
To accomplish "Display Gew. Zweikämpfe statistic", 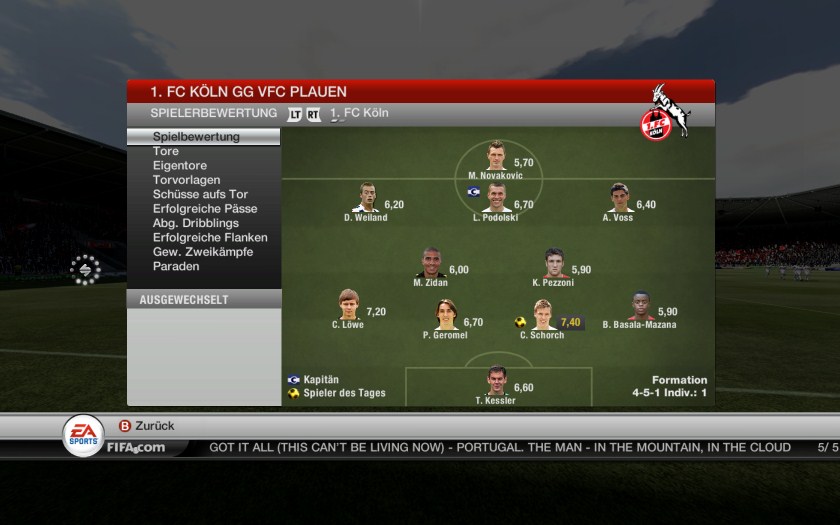I will click(x=203, y=252).
